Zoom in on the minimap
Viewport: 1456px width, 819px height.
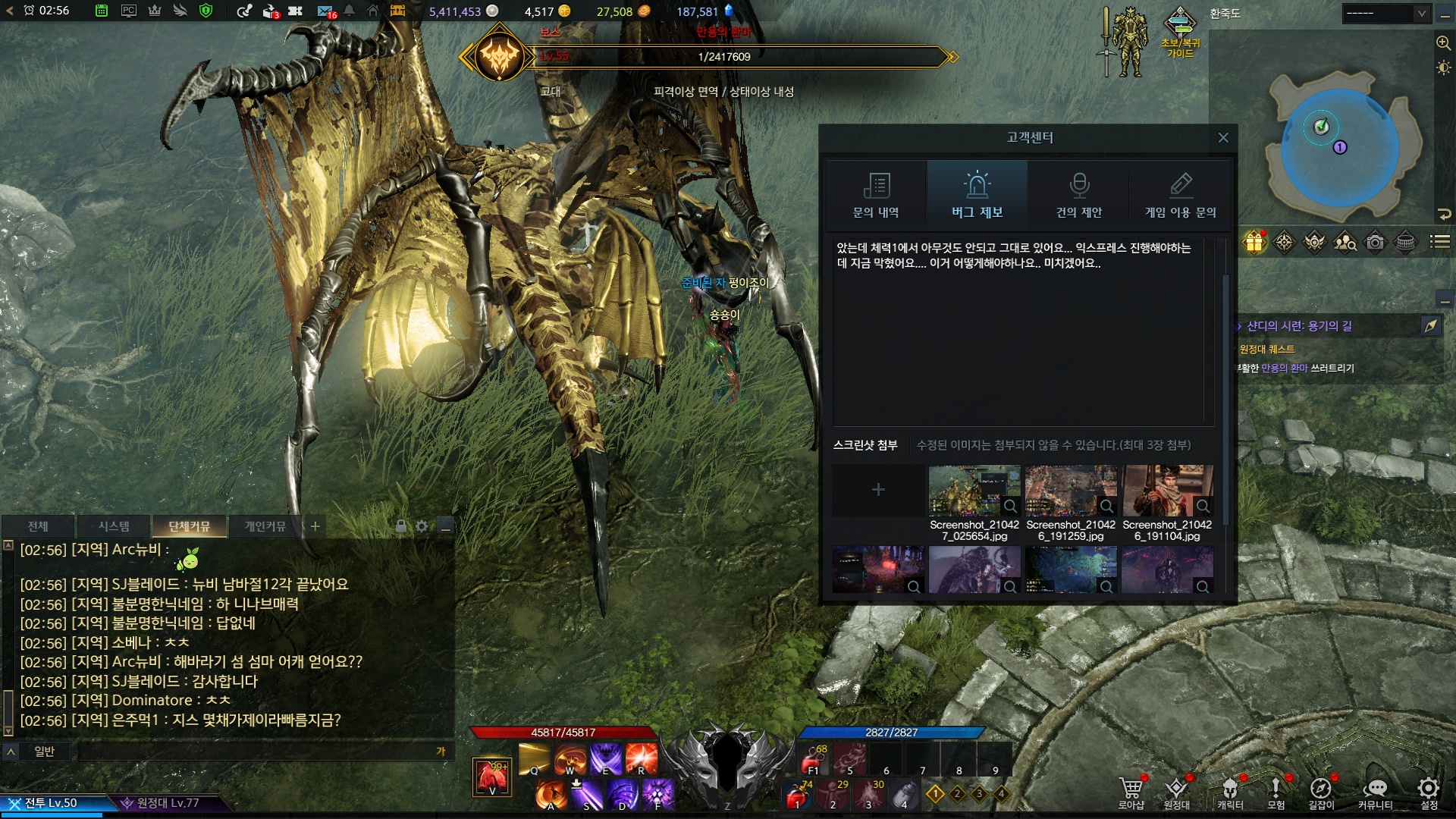pos(1443,43)
